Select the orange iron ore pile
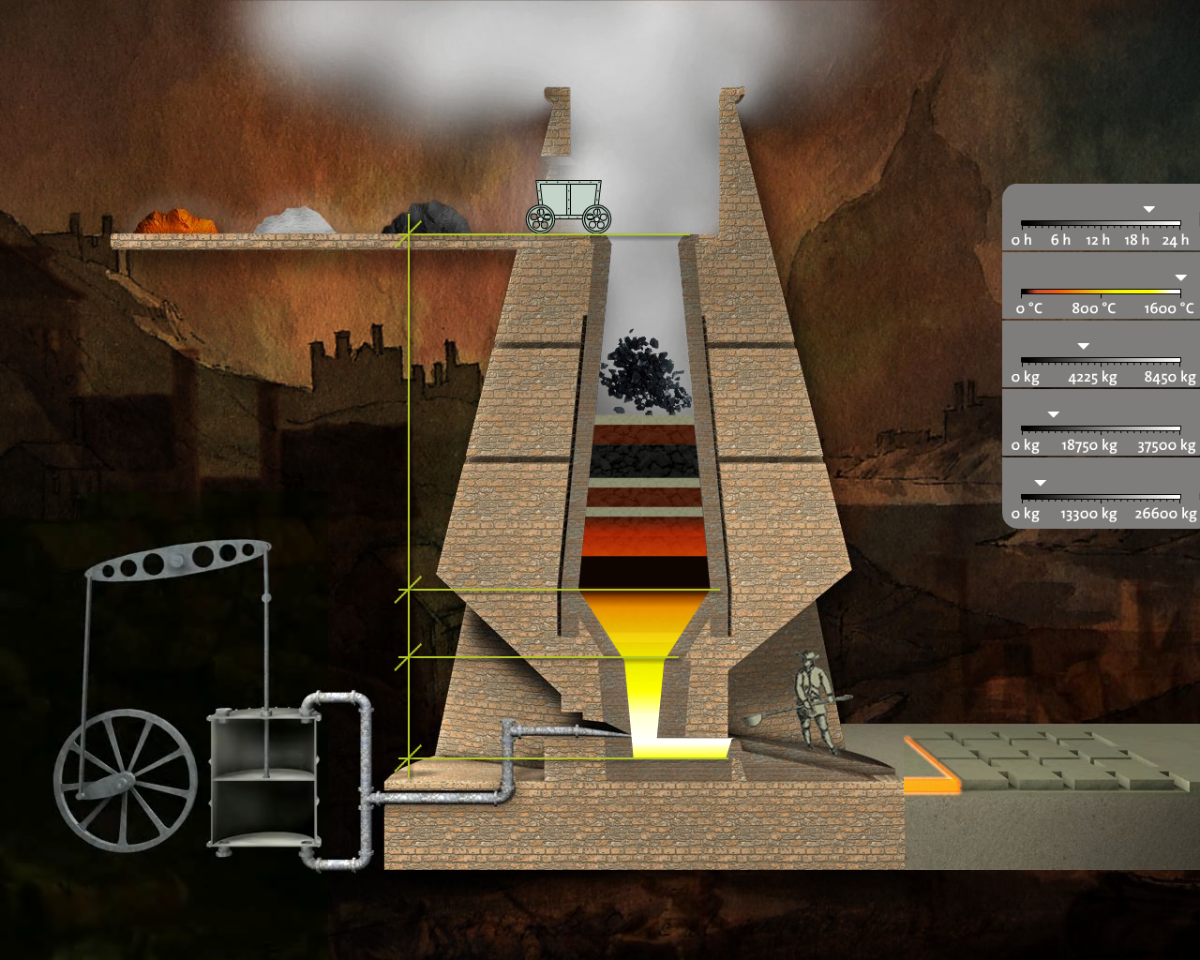 pyautogui.click(x=177, y=221)
